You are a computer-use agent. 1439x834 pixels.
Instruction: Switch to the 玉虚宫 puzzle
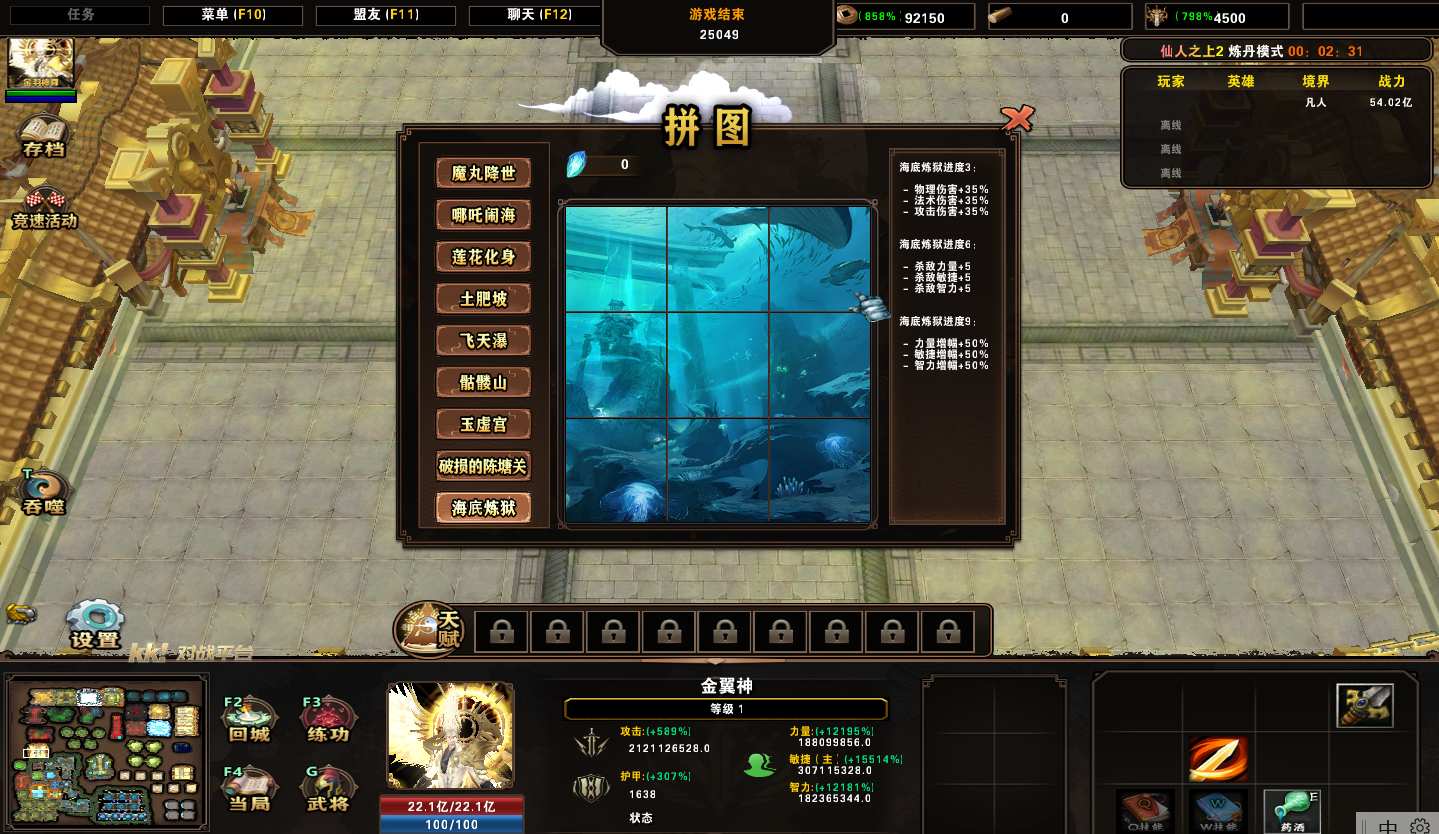[x=483, y=424]
